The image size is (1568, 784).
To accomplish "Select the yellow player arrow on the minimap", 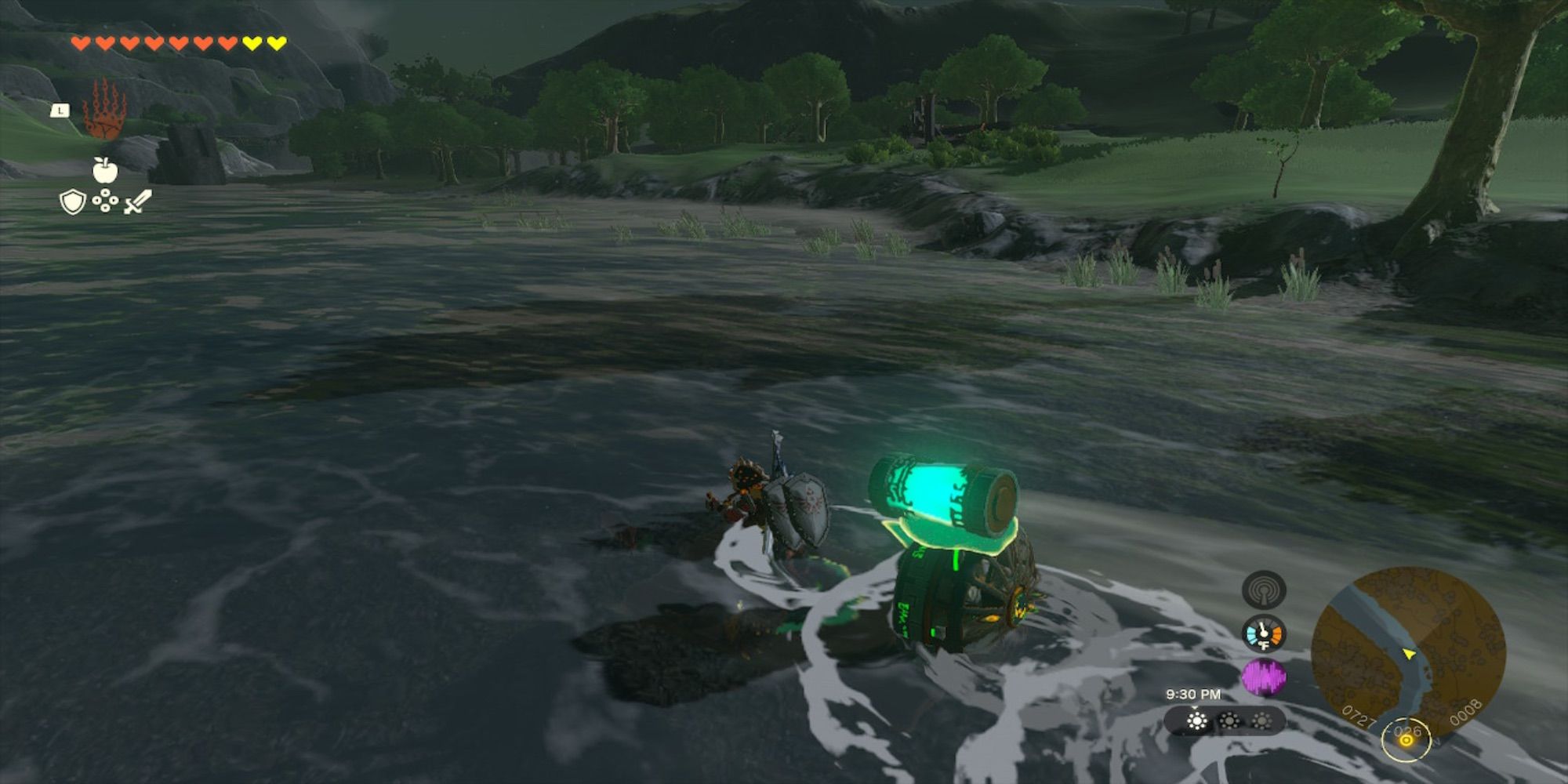I will (x=1409, y=655).
